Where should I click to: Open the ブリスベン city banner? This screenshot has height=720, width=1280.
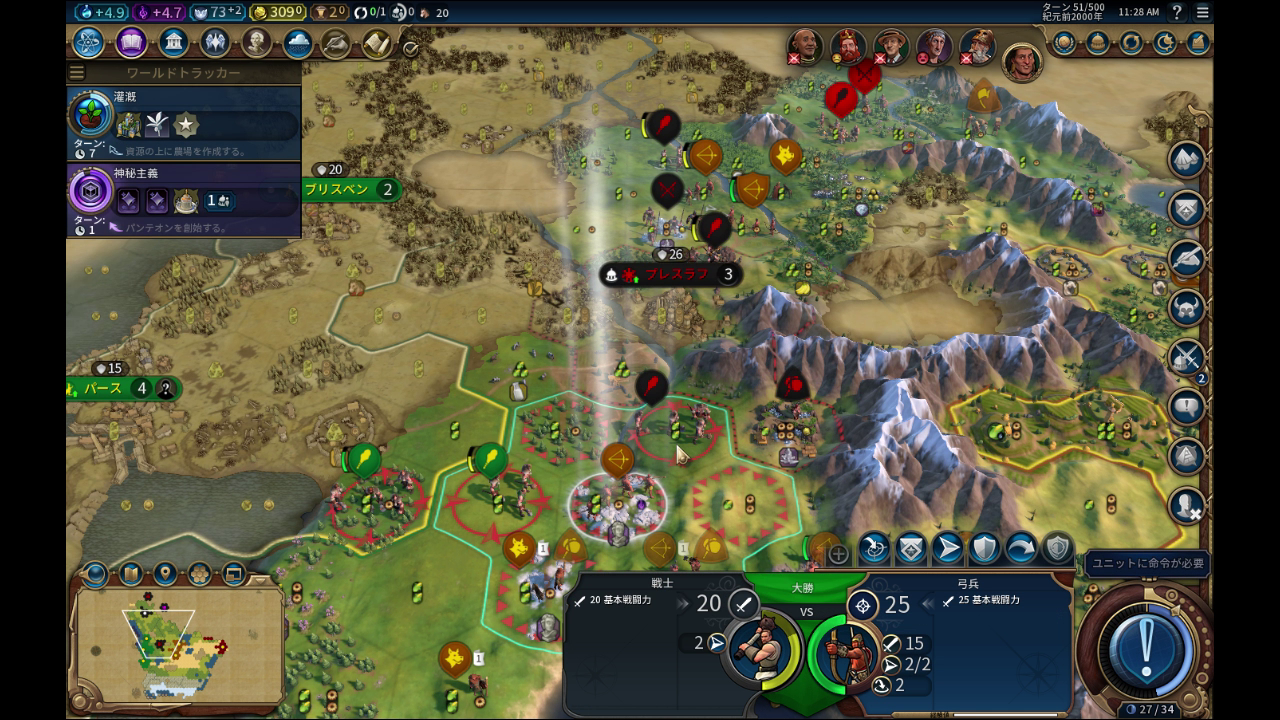[x=350, y=189]
